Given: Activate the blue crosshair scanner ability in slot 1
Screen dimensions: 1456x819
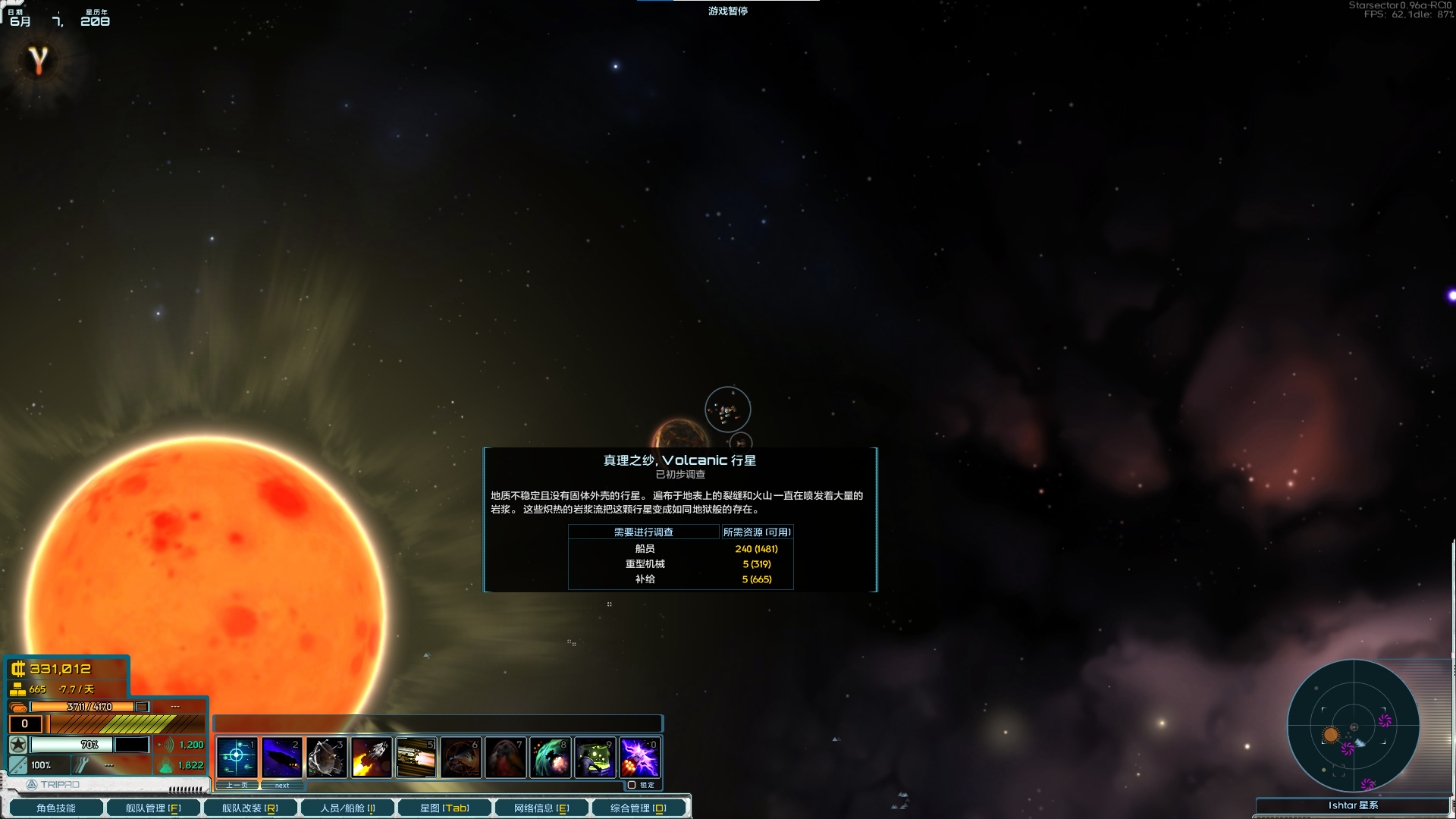Looking at the screenshot, I should 237,757.
